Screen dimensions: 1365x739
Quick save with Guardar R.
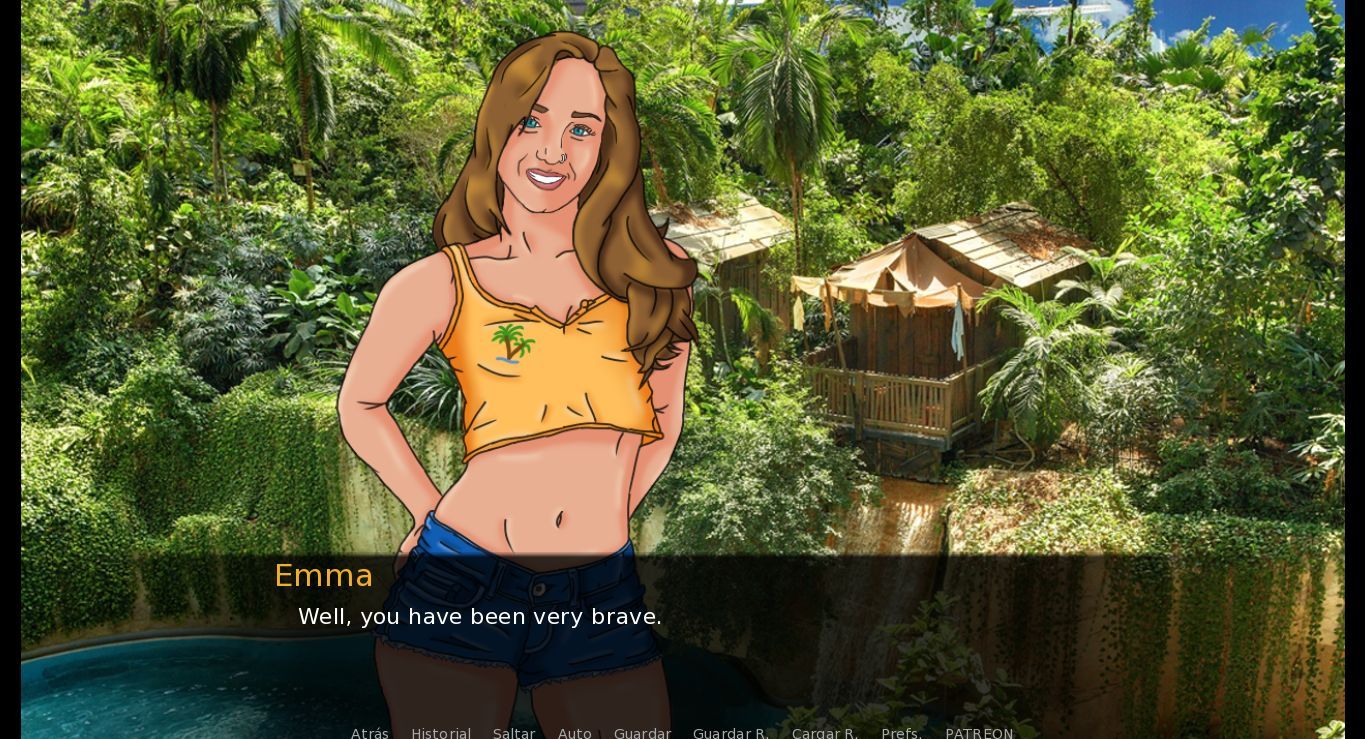730,733
